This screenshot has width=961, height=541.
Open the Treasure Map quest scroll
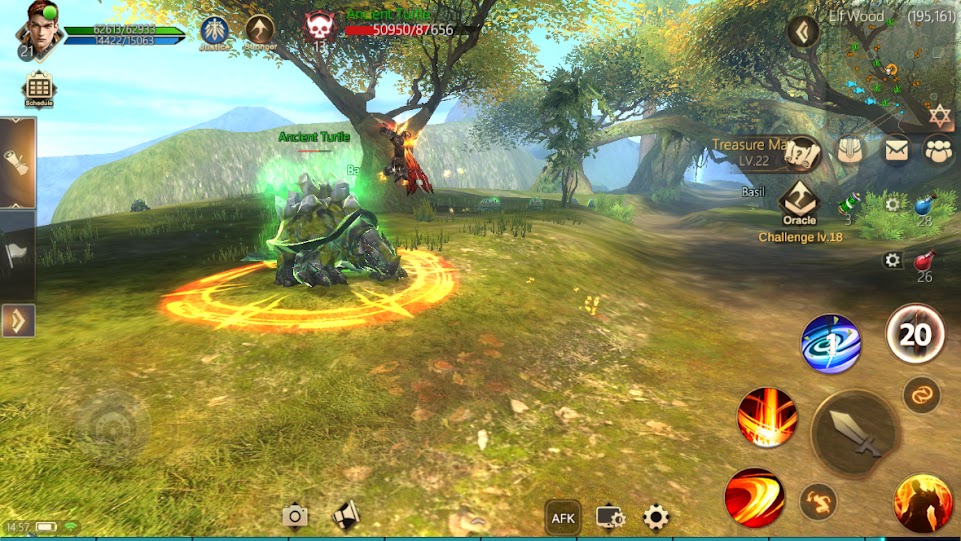coord(802,152)
